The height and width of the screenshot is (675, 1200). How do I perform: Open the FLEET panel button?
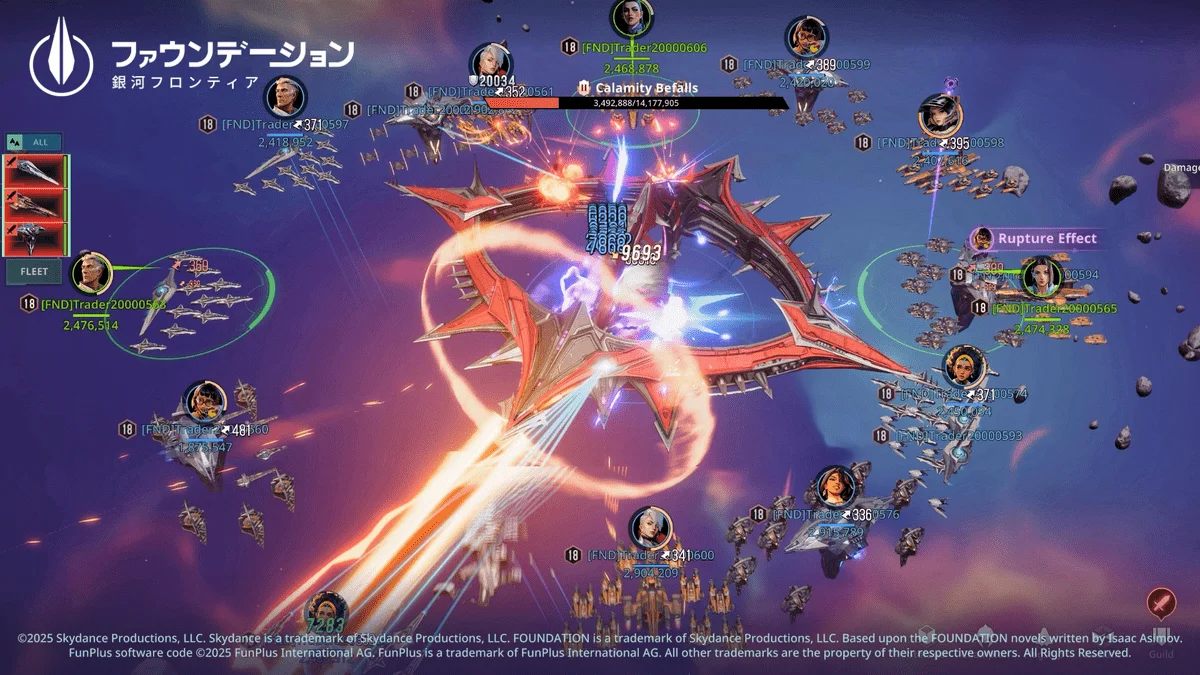pyautogui.click(x=34, y=271)
